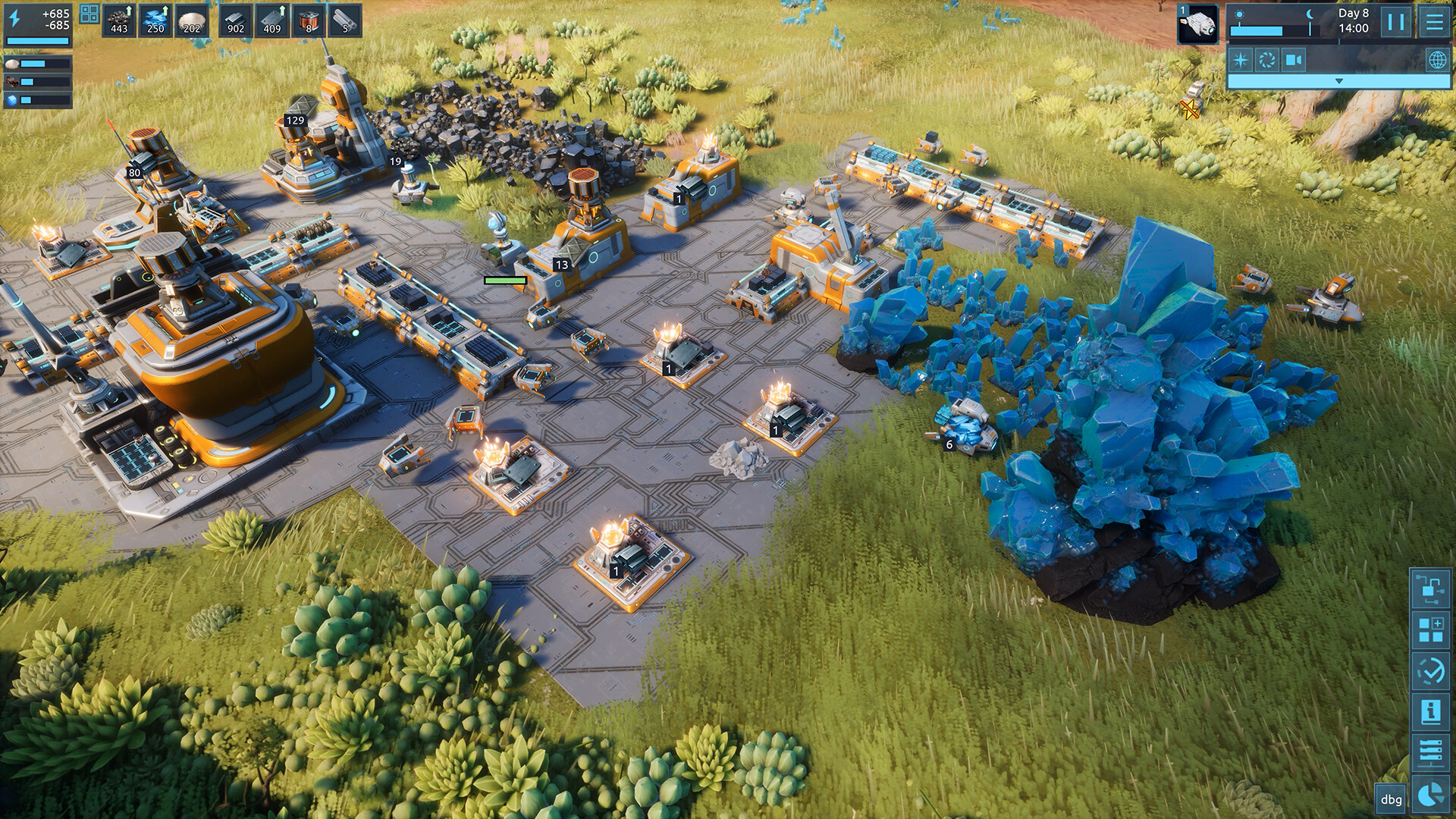Open the tasks checkmark progress panel

(1431, 671)
